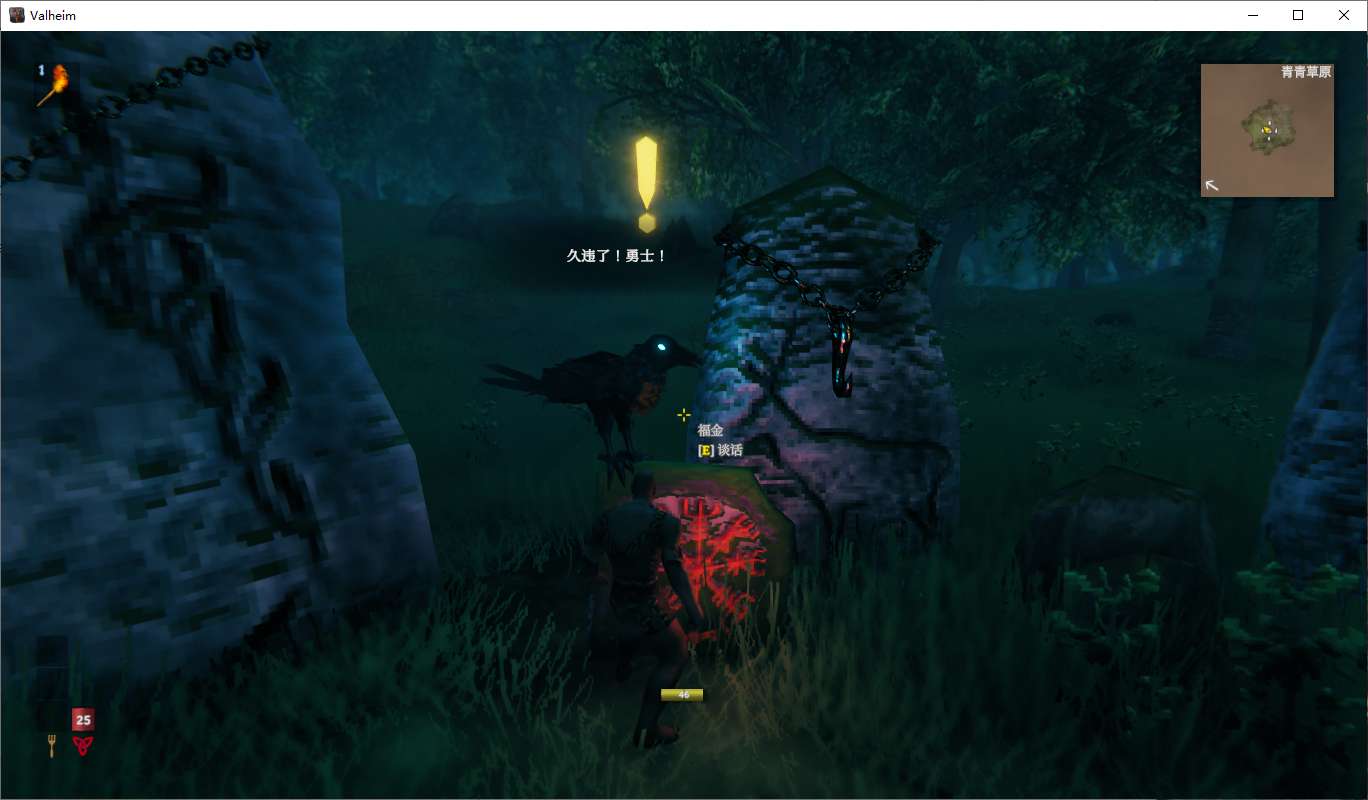
Task: Maximize the Valheim window
Action: [1298, 15]
